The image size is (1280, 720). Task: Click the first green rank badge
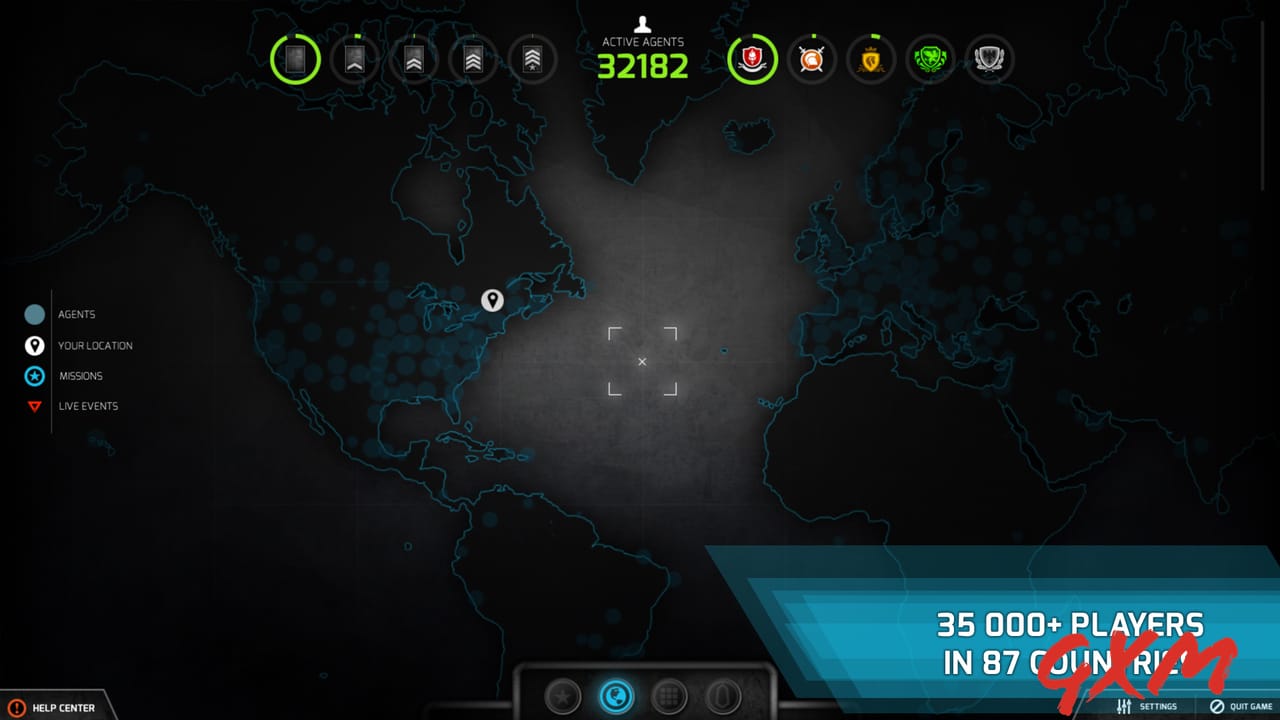click(x=295, y=59)
